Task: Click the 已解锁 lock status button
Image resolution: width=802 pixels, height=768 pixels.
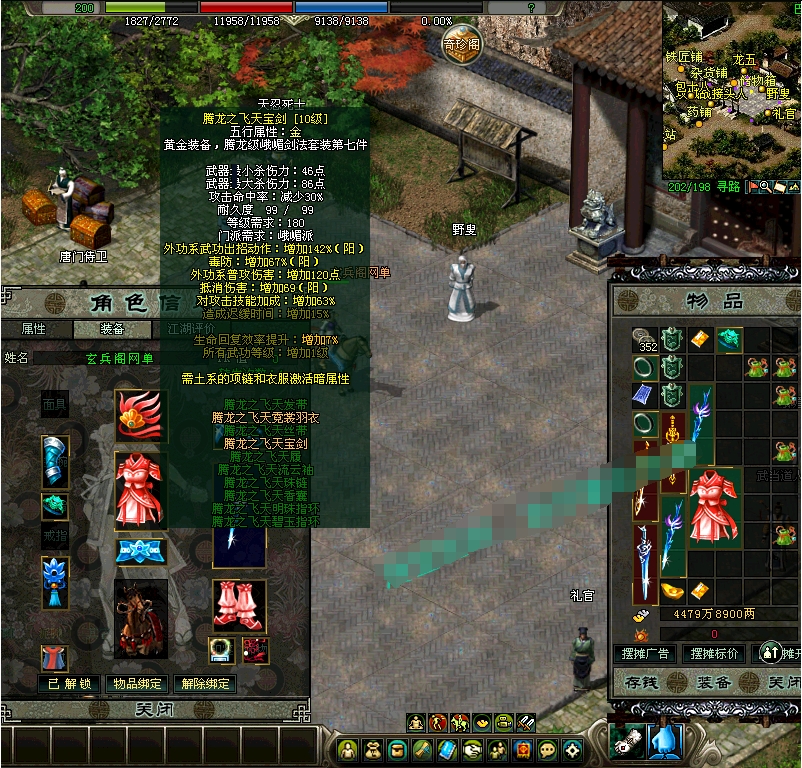Action: tap(70, 684)
